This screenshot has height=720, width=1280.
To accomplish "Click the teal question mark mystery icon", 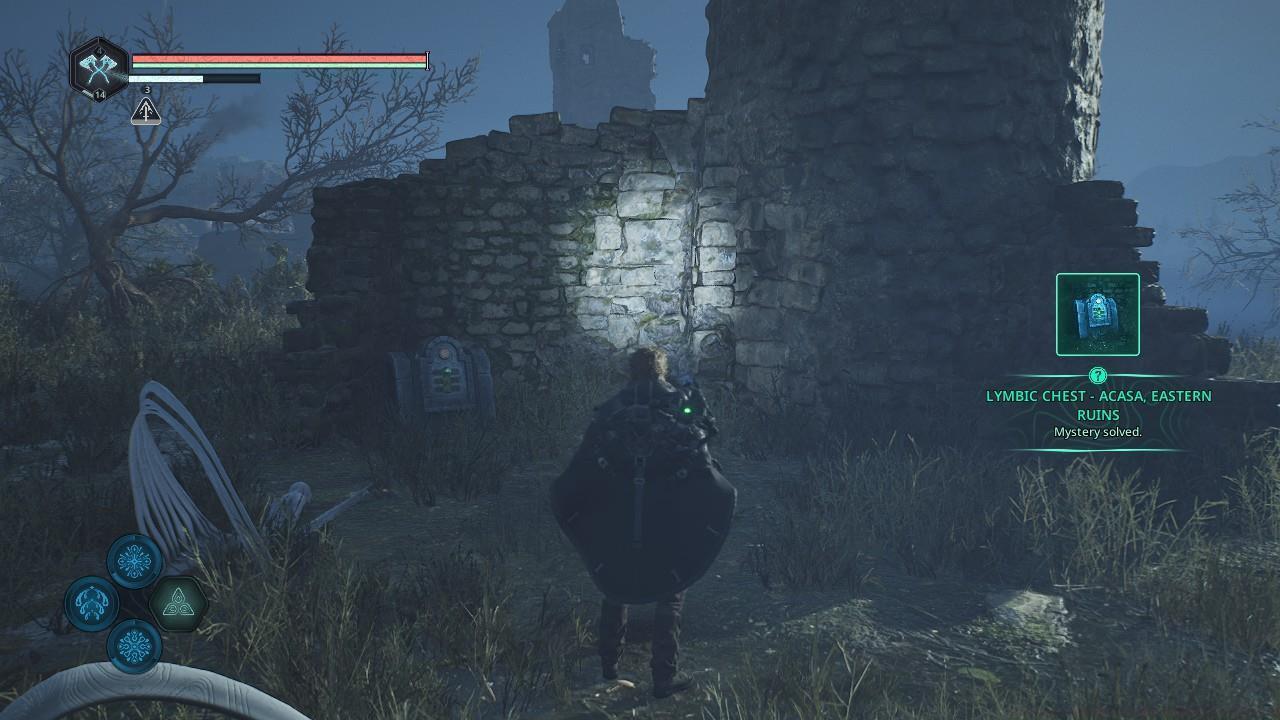I will (1097, 377).
